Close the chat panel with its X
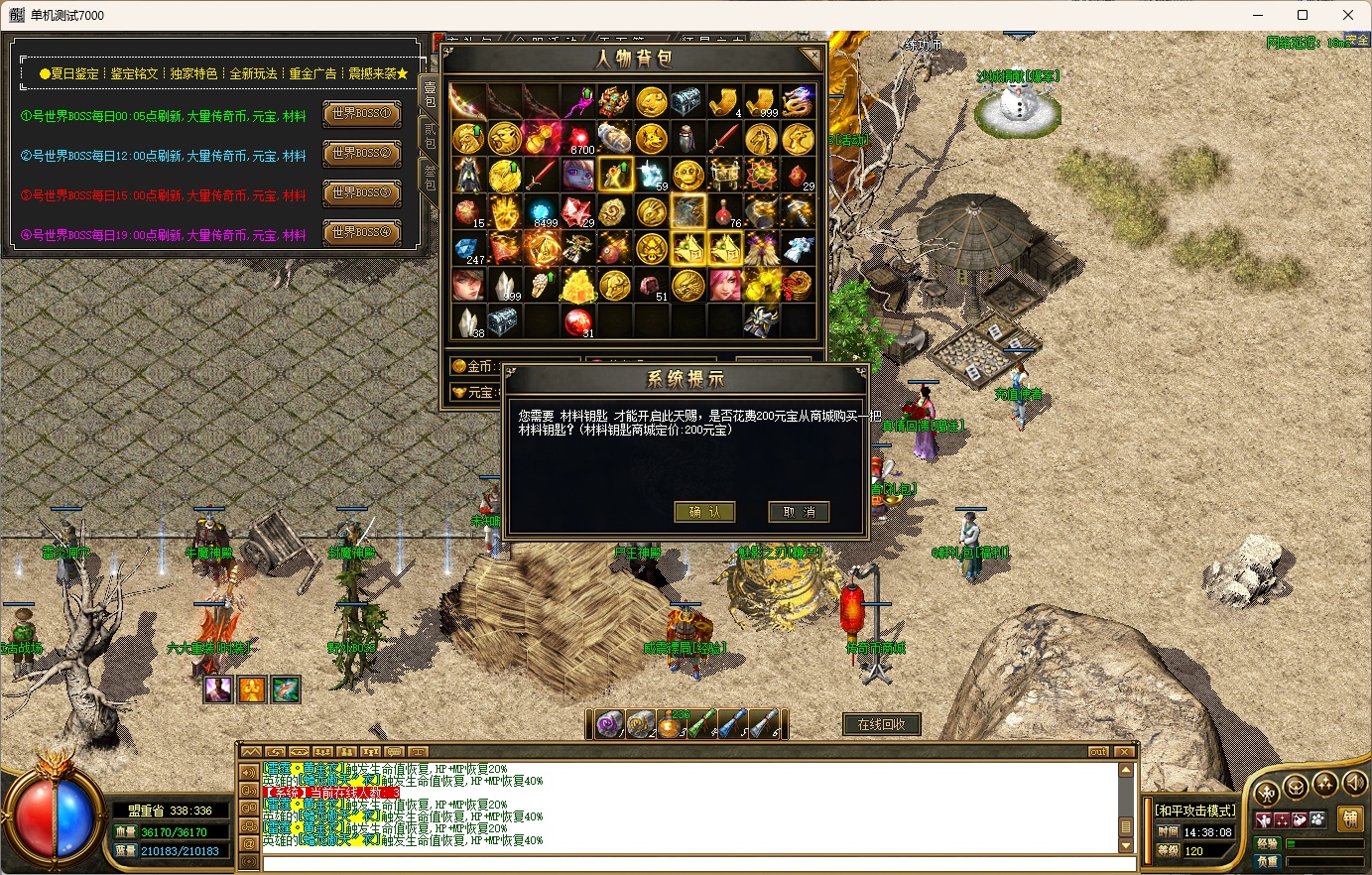 1123,752
